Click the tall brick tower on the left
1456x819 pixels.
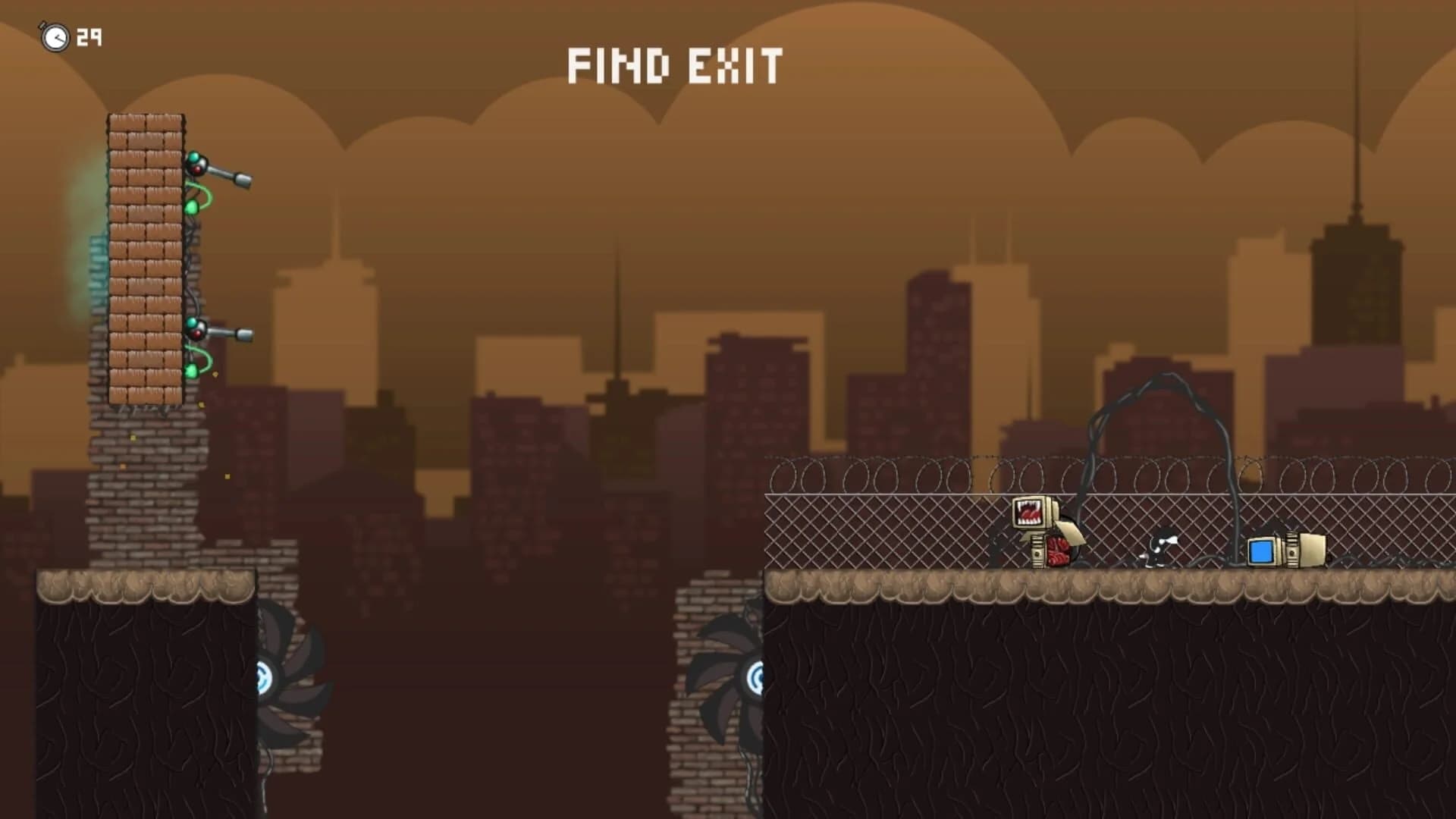click(146, 258)
